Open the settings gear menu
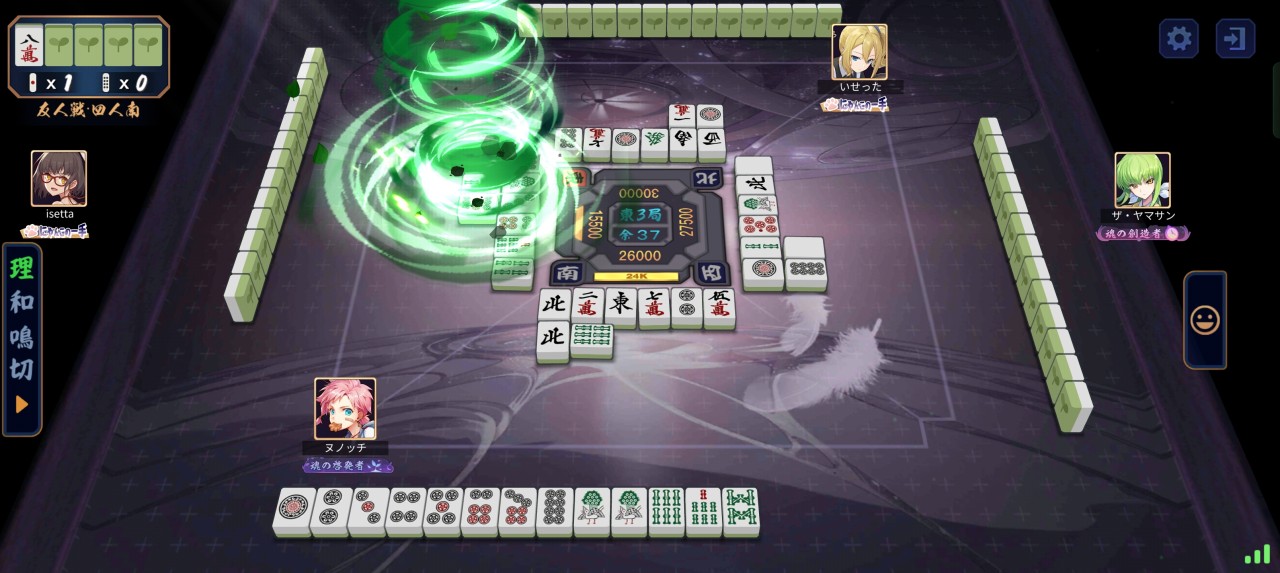This screenshot has height=573, width=1280. click(x=1179, y=39)
